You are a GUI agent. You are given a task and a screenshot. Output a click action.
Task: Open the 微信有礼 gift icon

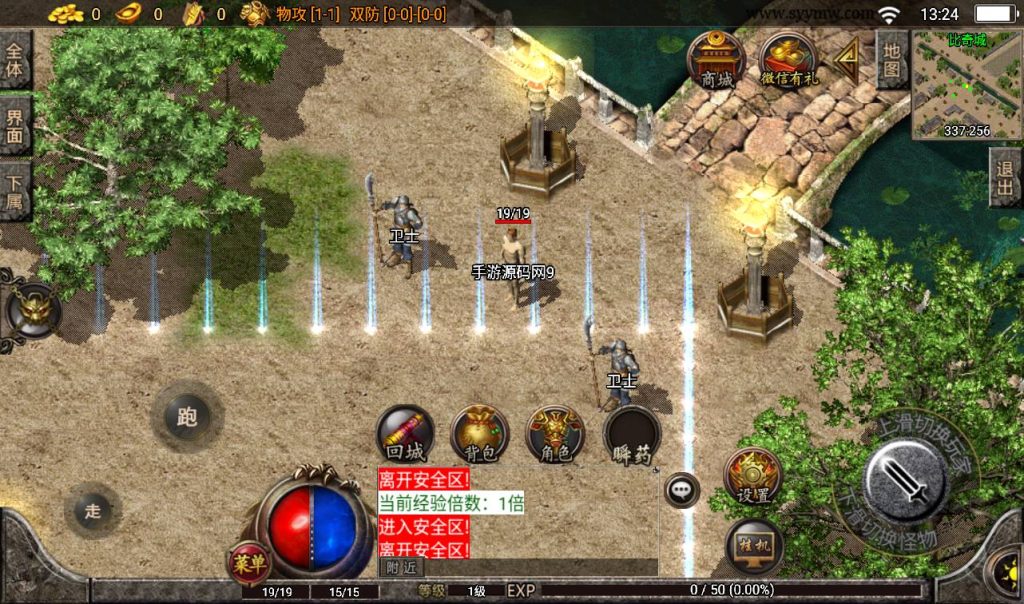[x=788, y=62]
